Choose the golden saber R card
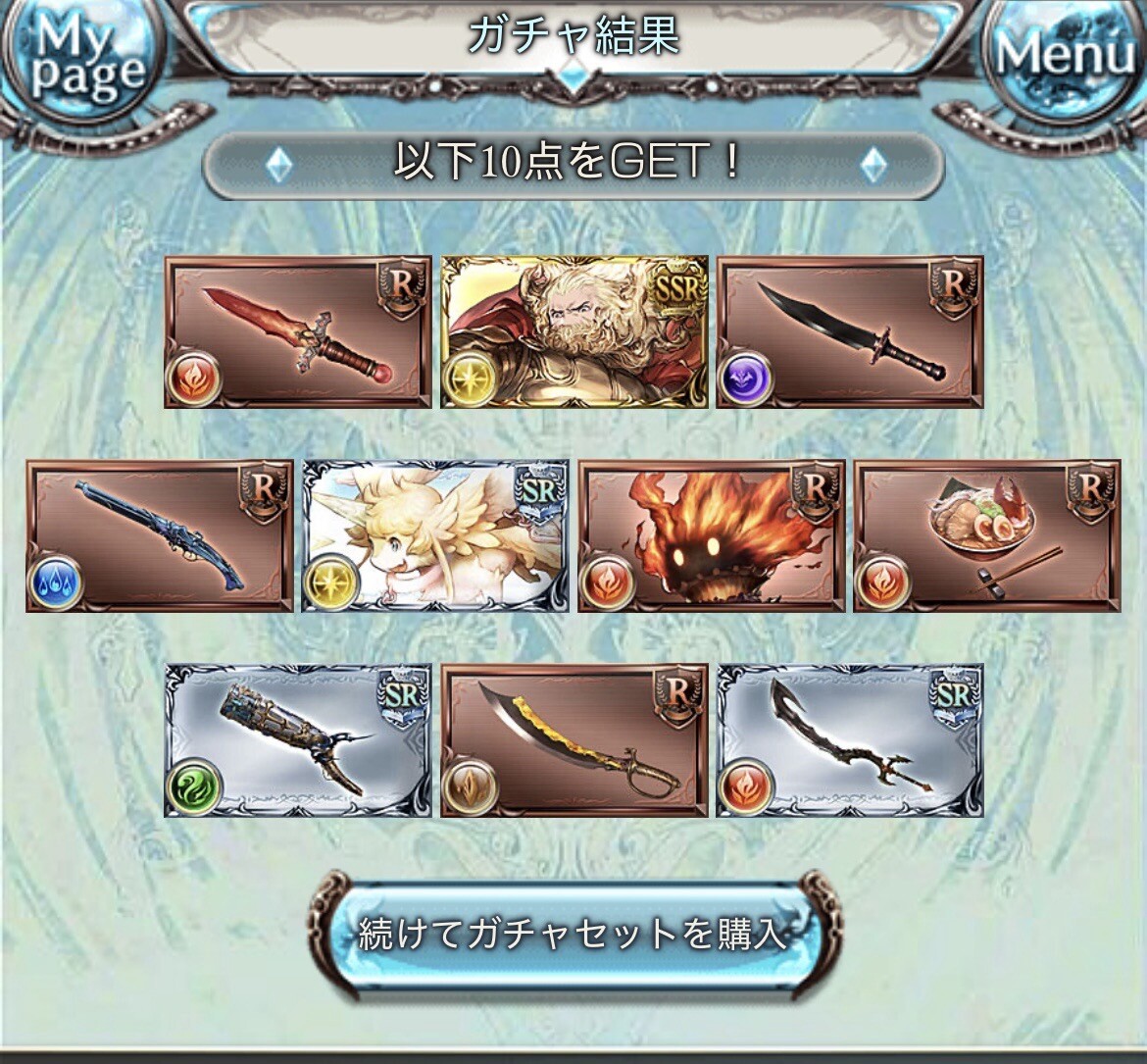The image size is (1147, 1064). pyautogui.click(x=574, y=740)
